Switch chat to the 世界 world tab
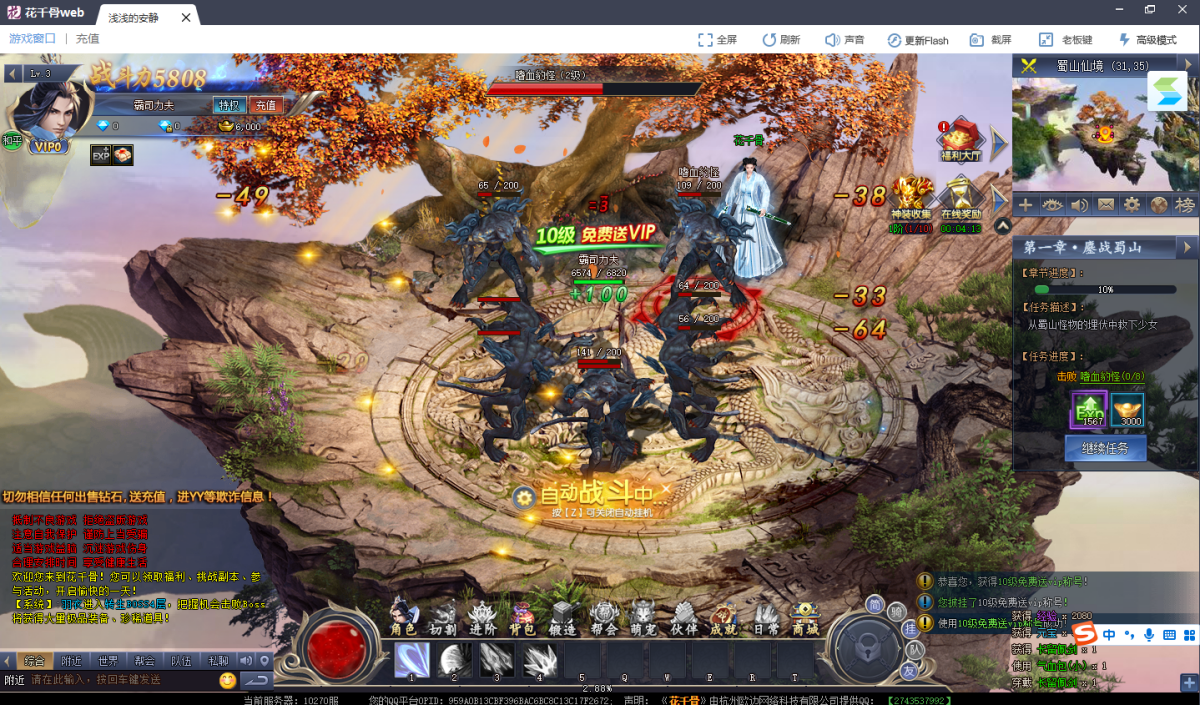The width and height of the screenshot is (1200, 705). pyautogui.click(x=108, y=661)
